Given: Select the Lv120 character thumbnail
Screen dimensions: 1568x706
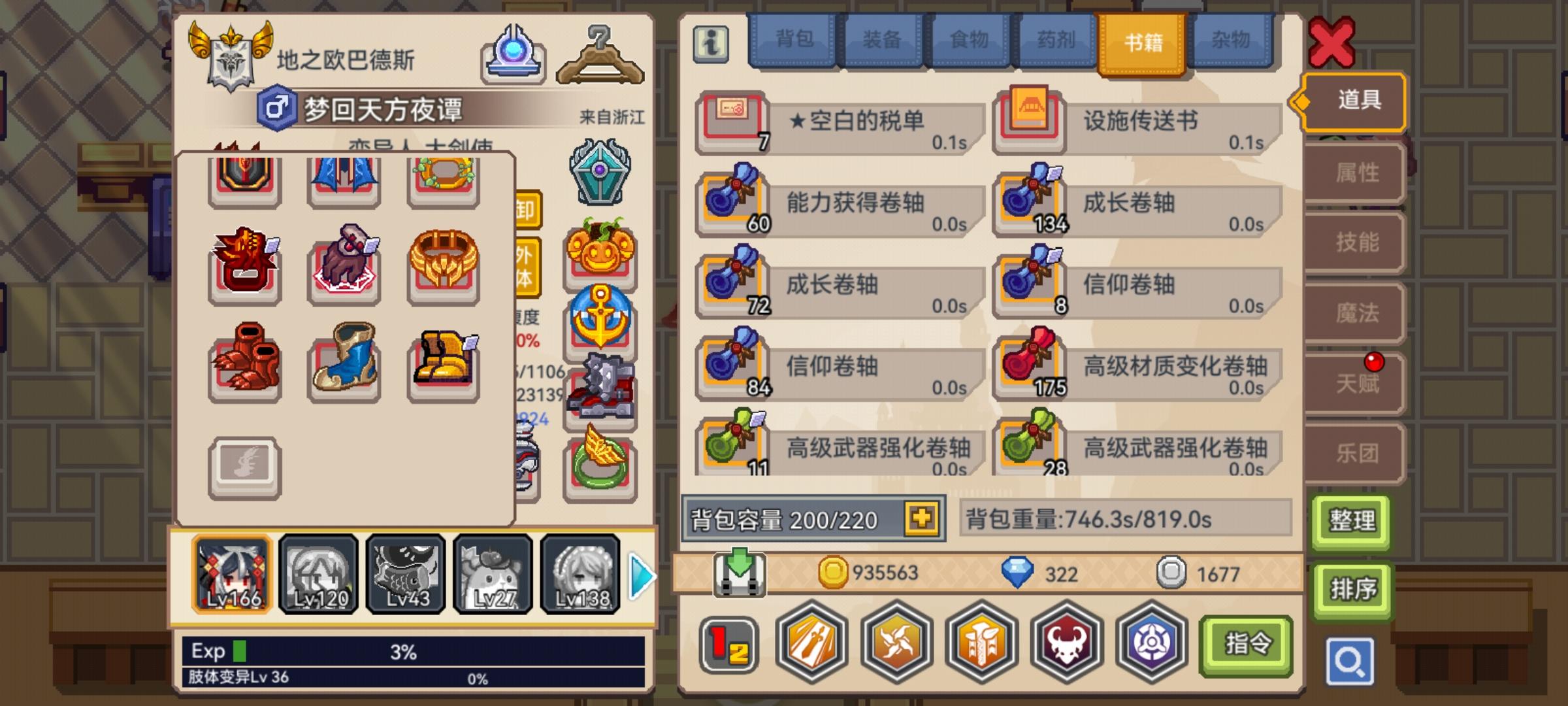Looking at the screenshot, I should point(318,574).
